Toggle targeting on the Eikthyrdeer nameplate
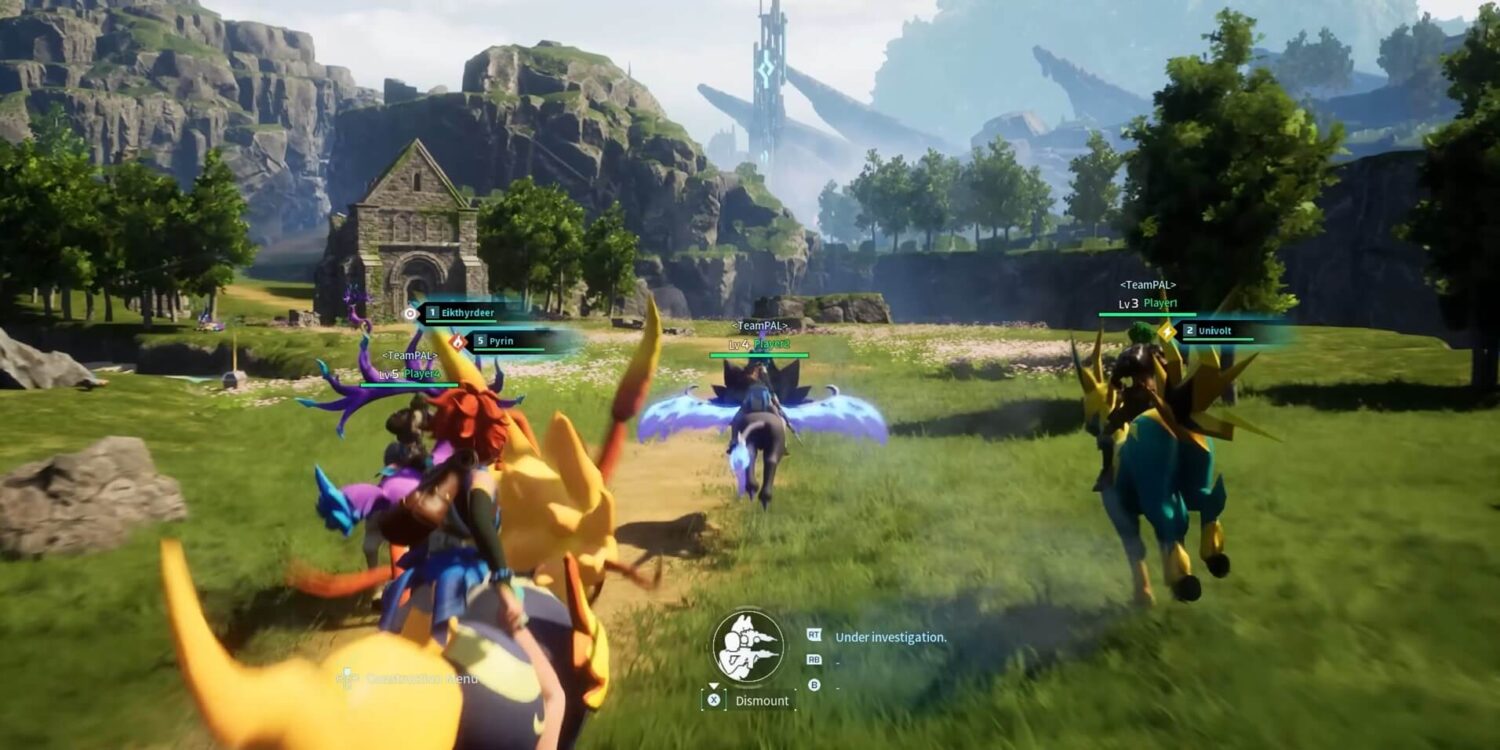Viewport: 1500px width, 750px height. 470,313
